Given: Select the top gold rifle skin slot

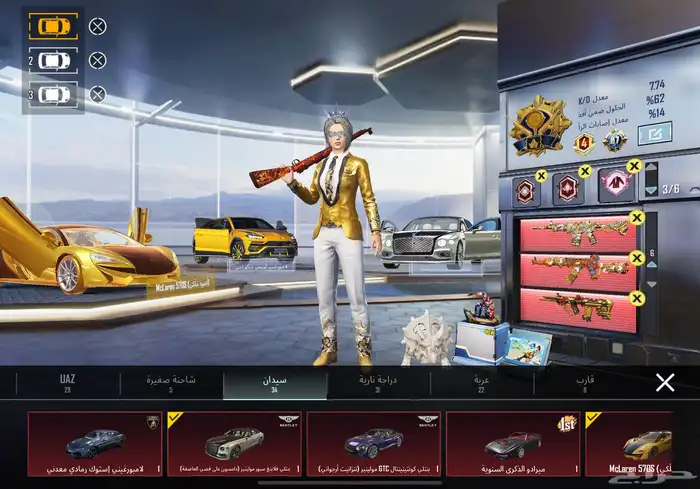Looking at the screenshot, I should tap(577, 234).
